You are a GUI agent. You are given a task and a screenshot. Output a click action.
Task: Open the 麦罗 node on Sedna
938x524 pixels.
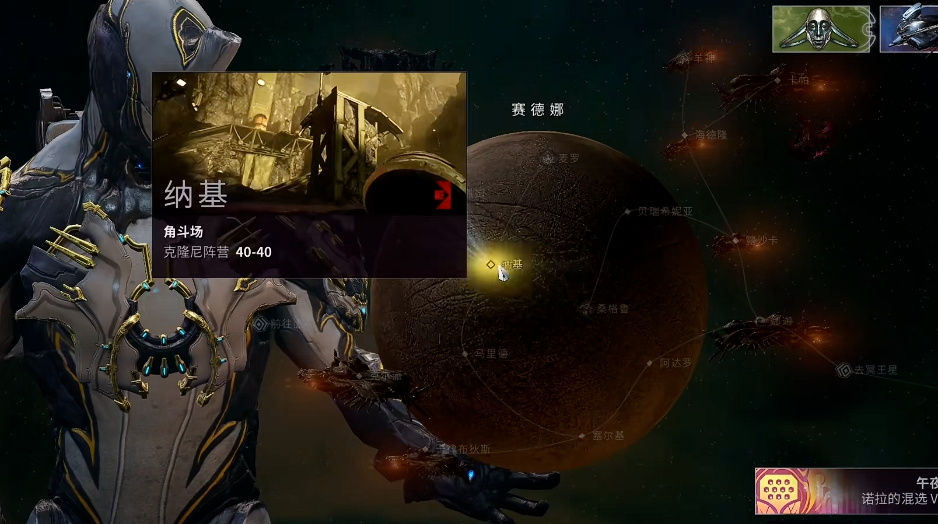pos(549,158)
